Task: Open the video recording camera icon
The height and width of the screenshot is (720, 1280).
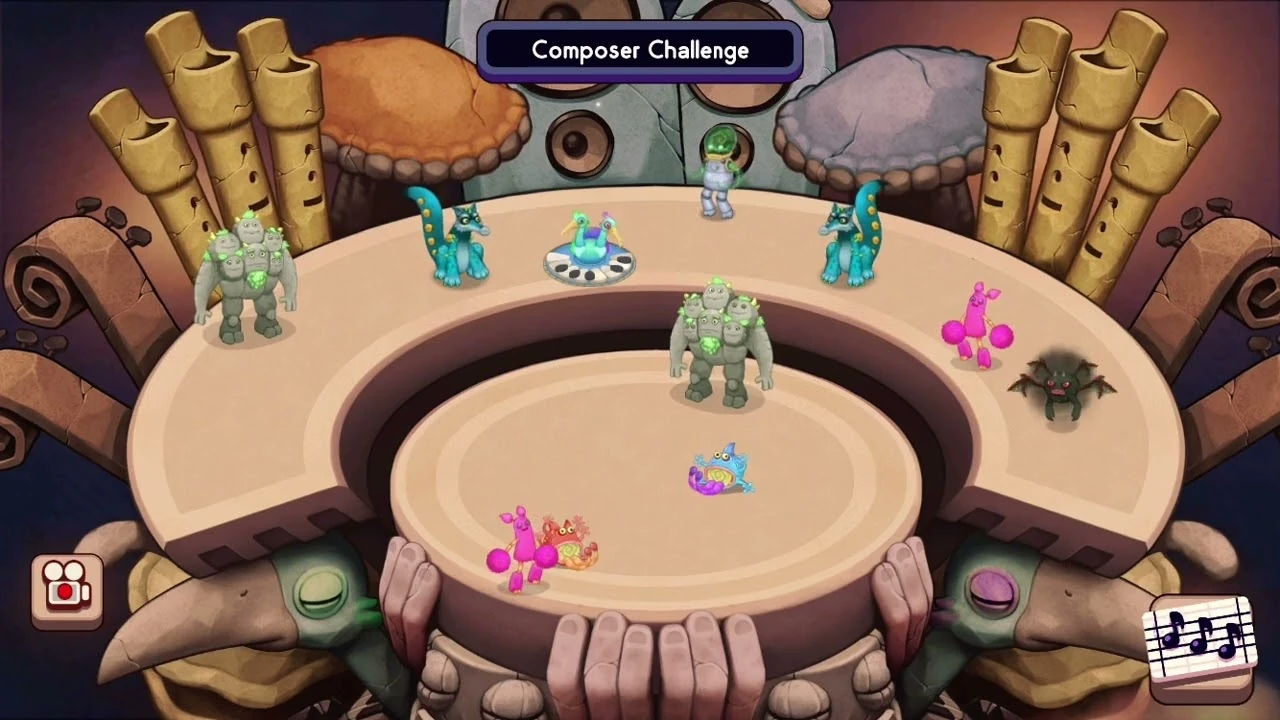Action: click(64, 588)
